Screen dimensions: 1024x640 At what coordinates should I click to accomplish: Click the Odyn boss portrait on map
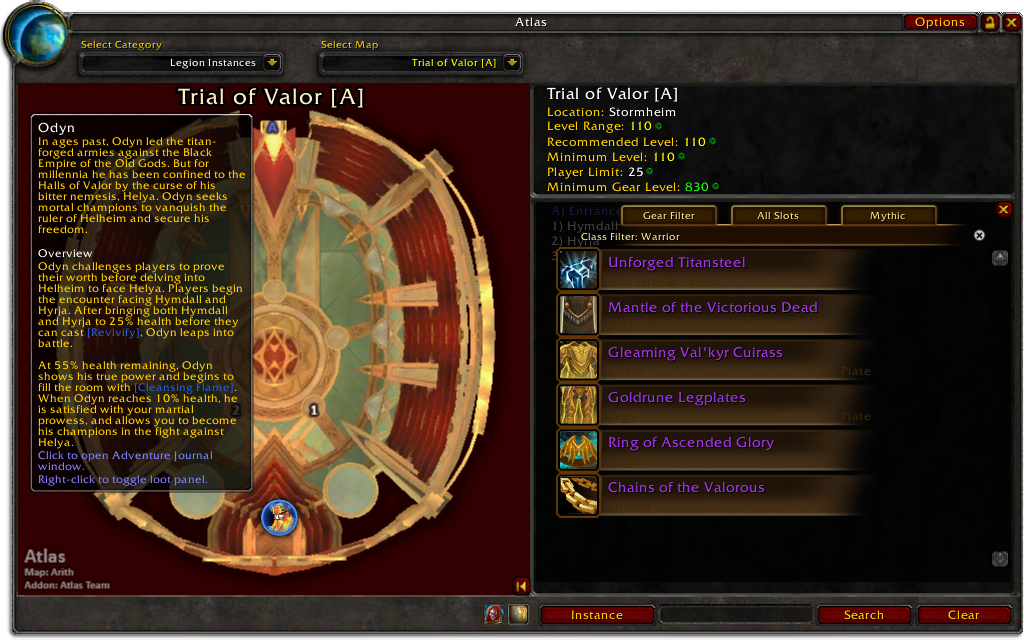[x=280, y=517]
